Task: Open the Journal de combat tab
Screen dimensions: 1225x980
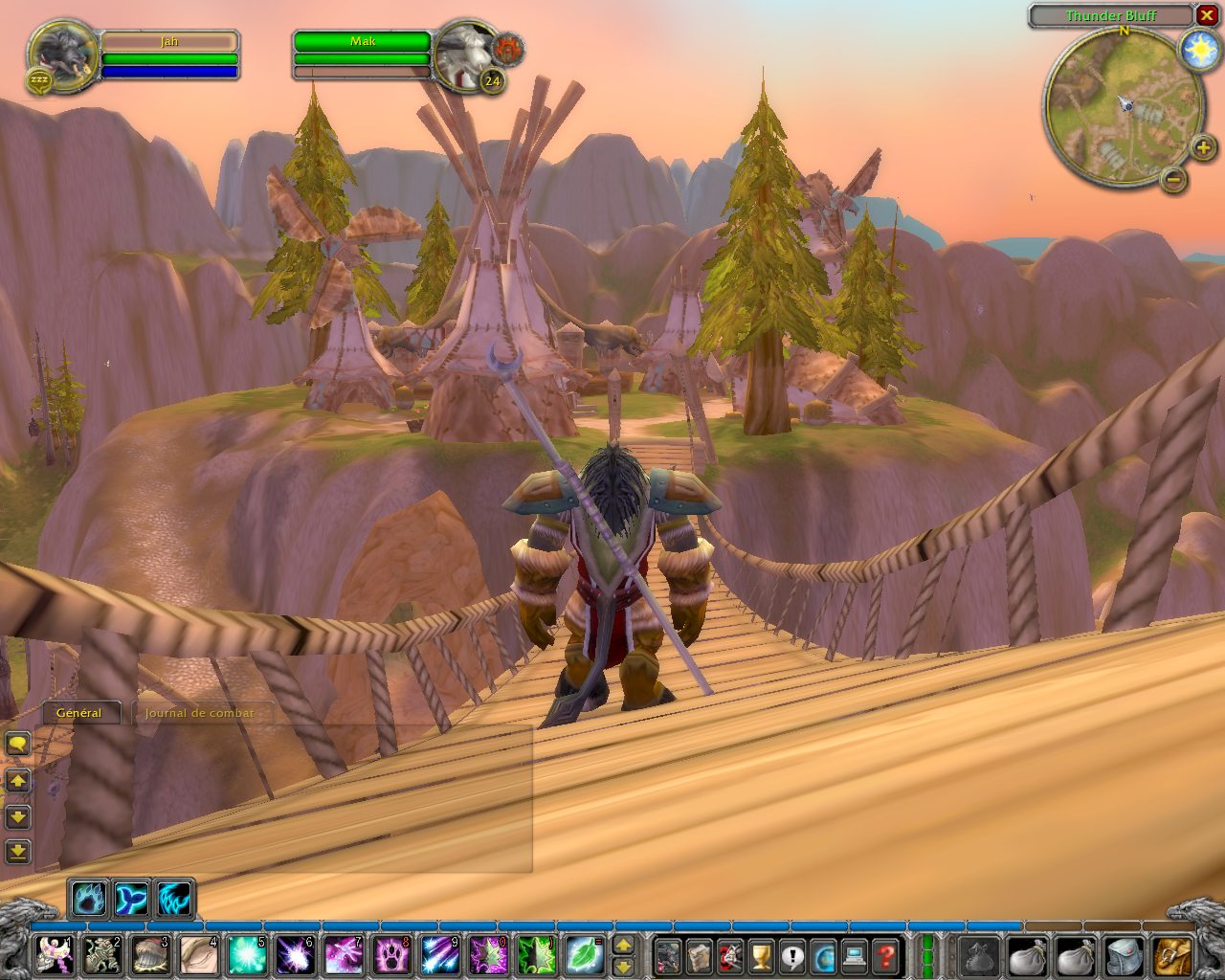Action: (x=200, y=713)
